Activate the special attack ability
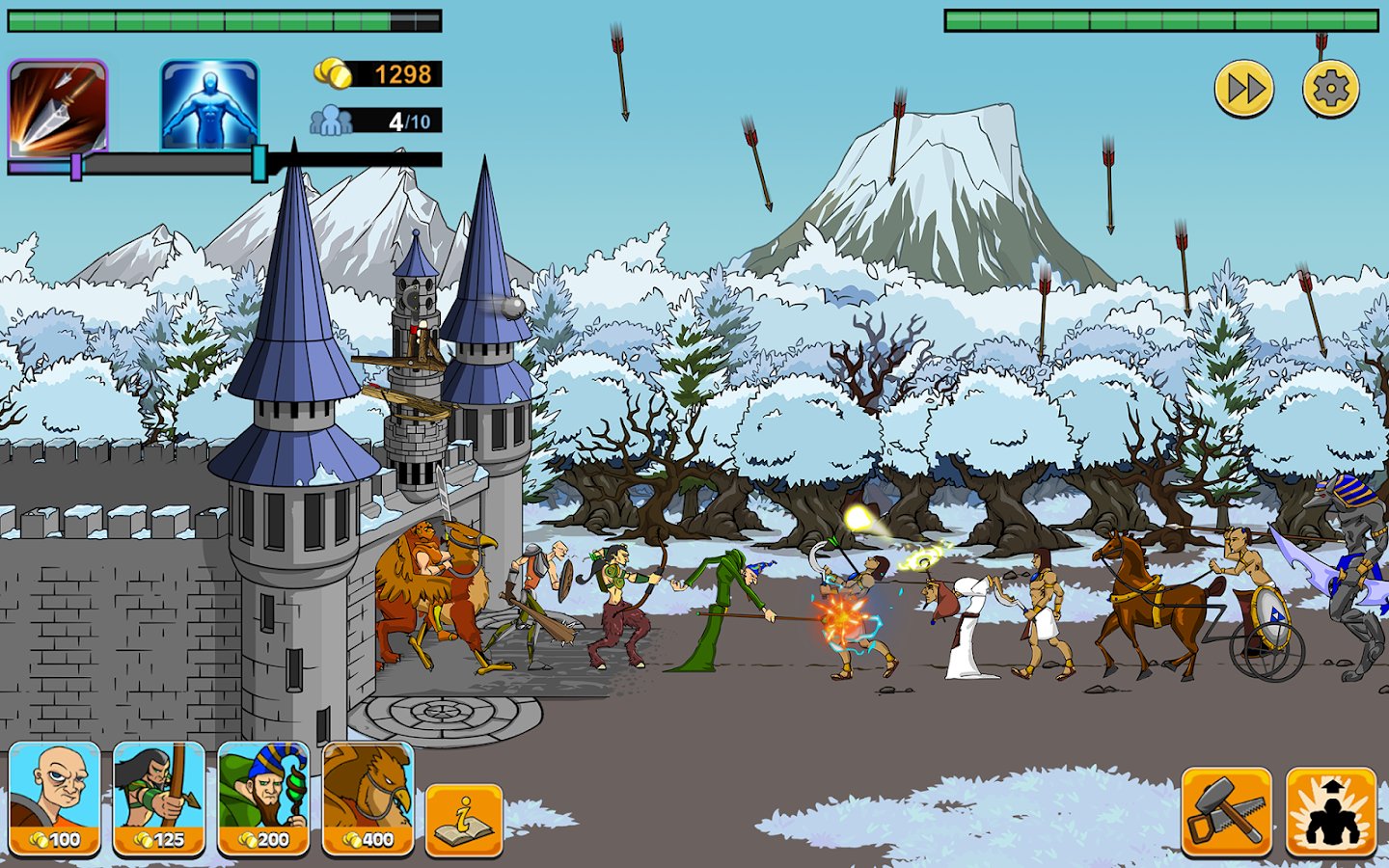Viewport: 1389px width, 868px height. coord(1331,810)
